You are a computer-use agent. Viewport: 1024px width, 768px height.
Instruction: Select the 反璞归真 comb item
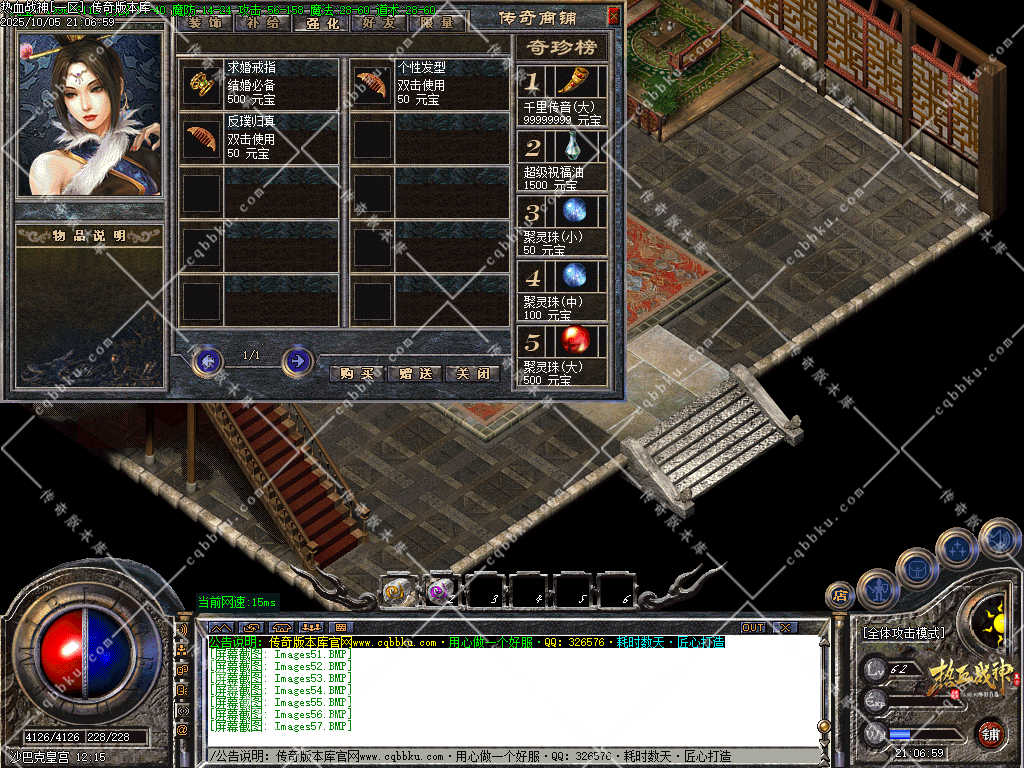coord(201,139)
